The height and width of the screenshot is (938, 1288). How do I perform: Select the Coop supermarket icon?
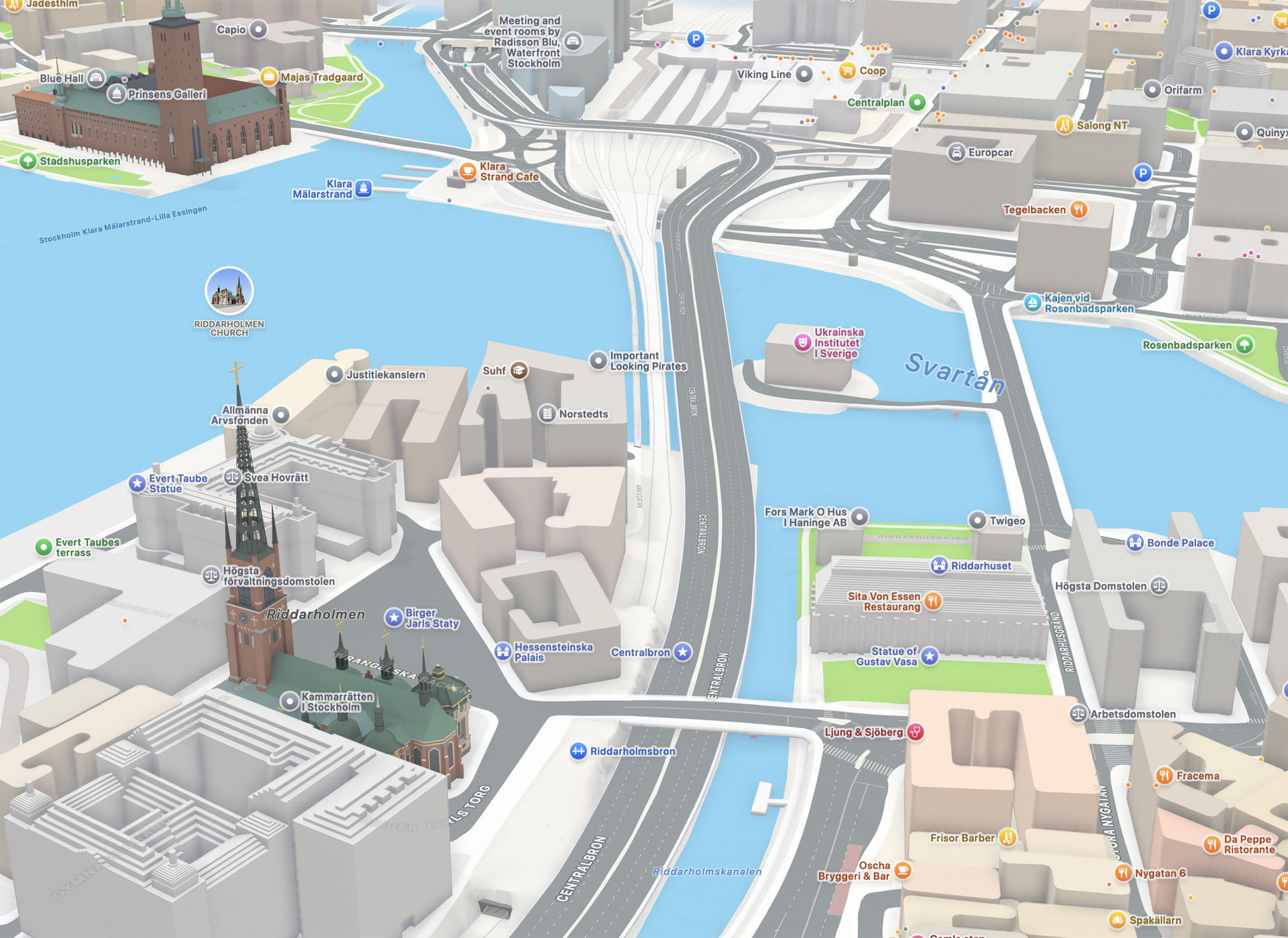tap(847, 70)
